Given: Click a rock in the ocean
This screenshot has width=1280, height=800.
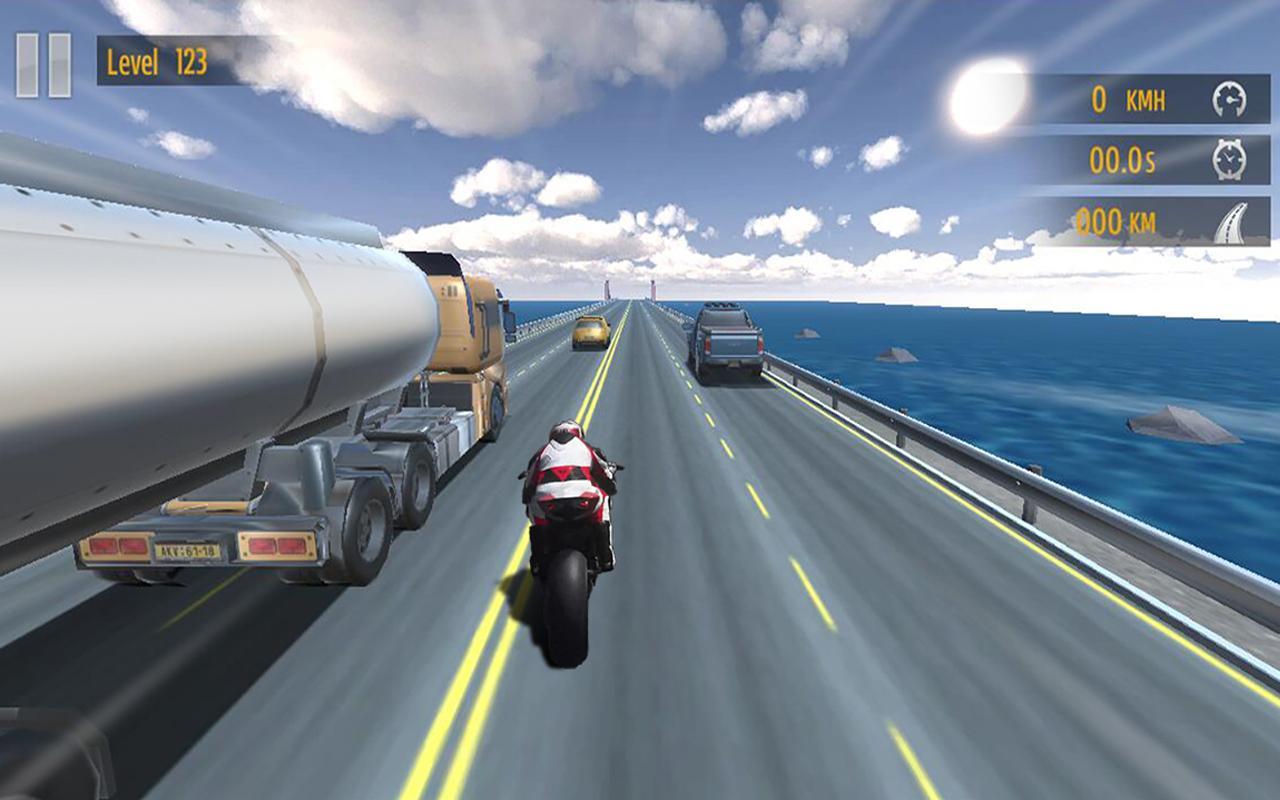Looking at the screenshot, I should coord(1185,425).
